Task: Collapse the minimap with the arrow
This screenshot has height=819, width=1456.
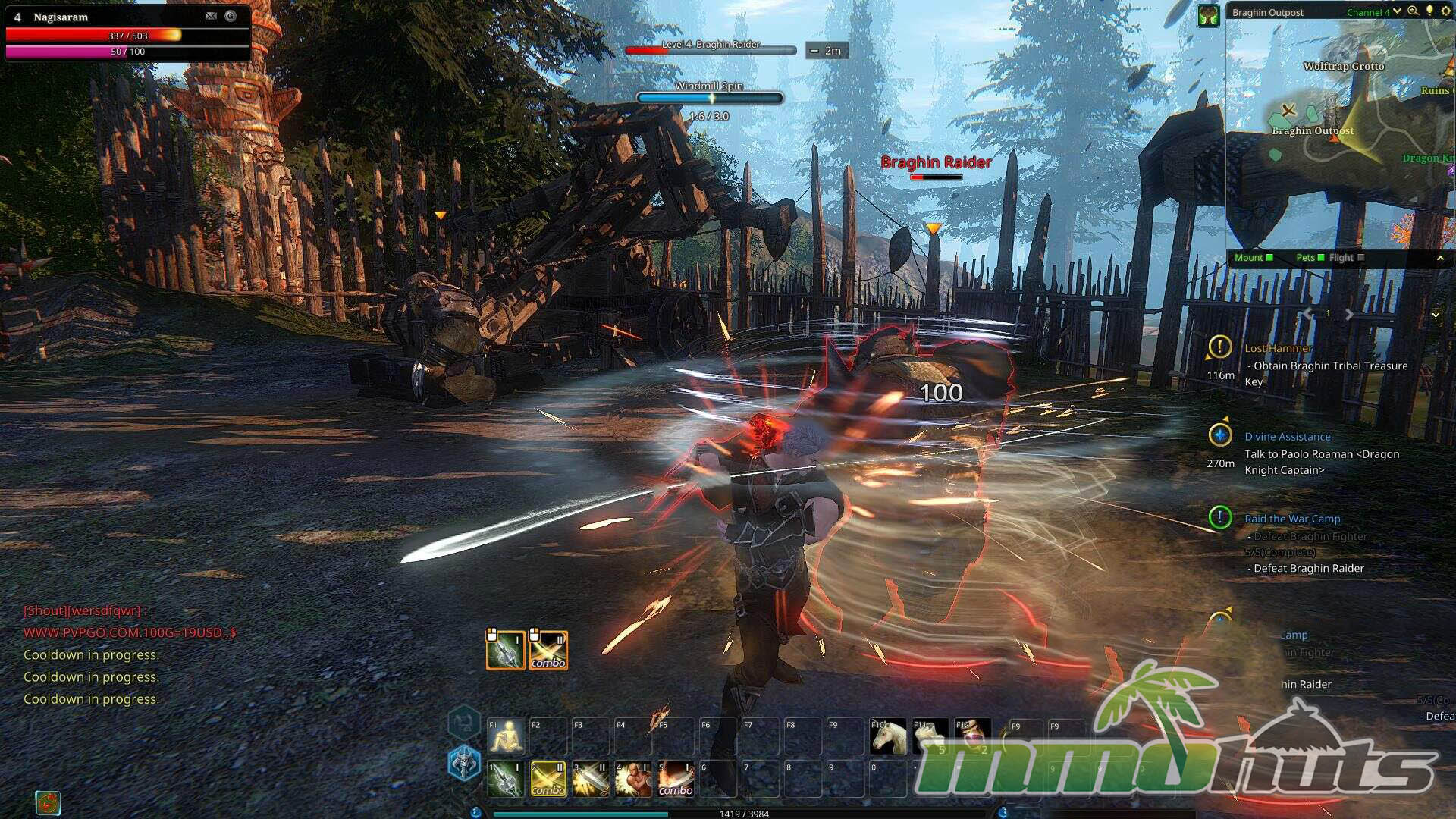Action: tap(1440, 259)
